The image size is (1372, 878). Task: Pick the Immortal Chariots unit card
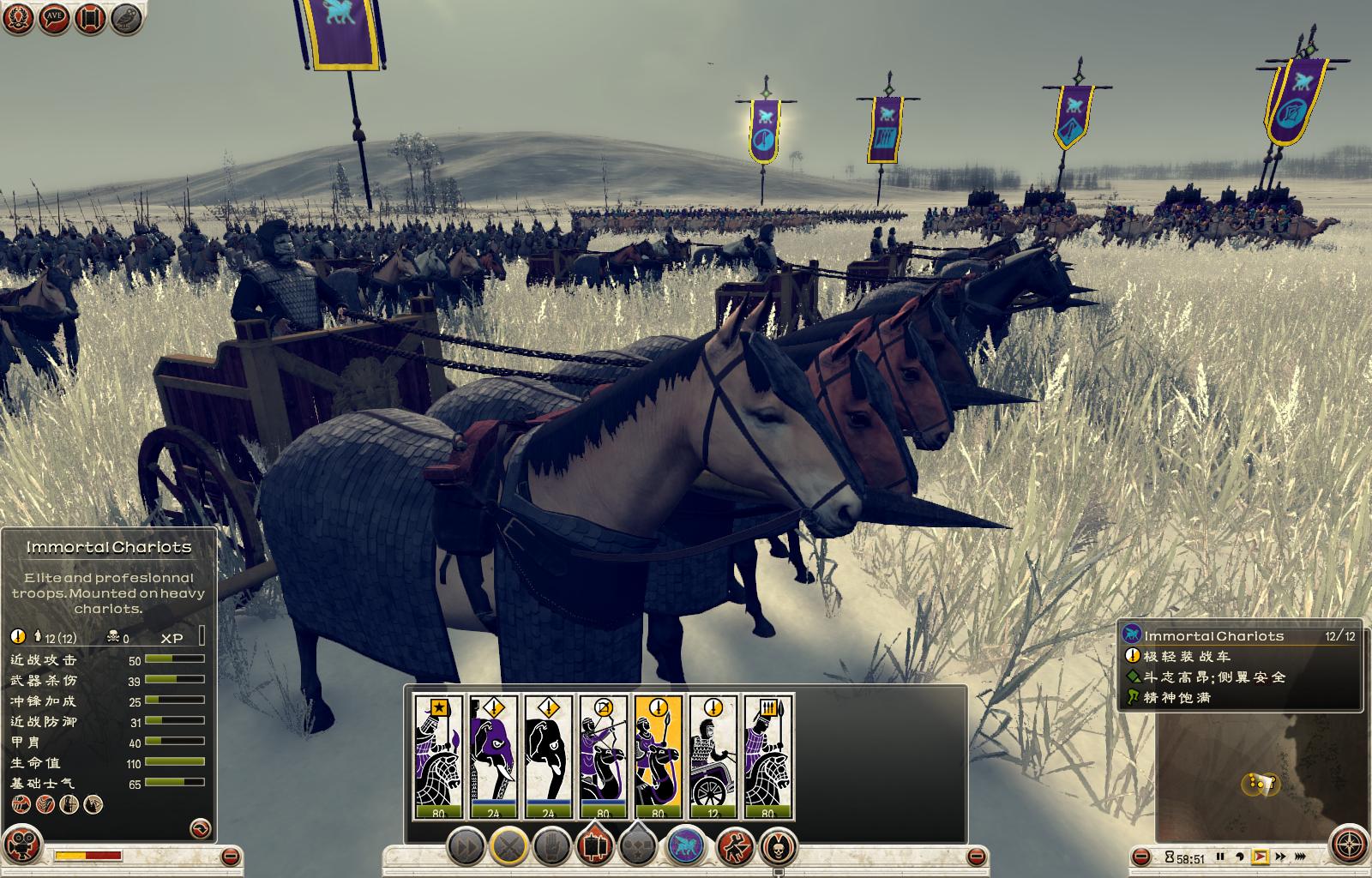click(713, 756)
